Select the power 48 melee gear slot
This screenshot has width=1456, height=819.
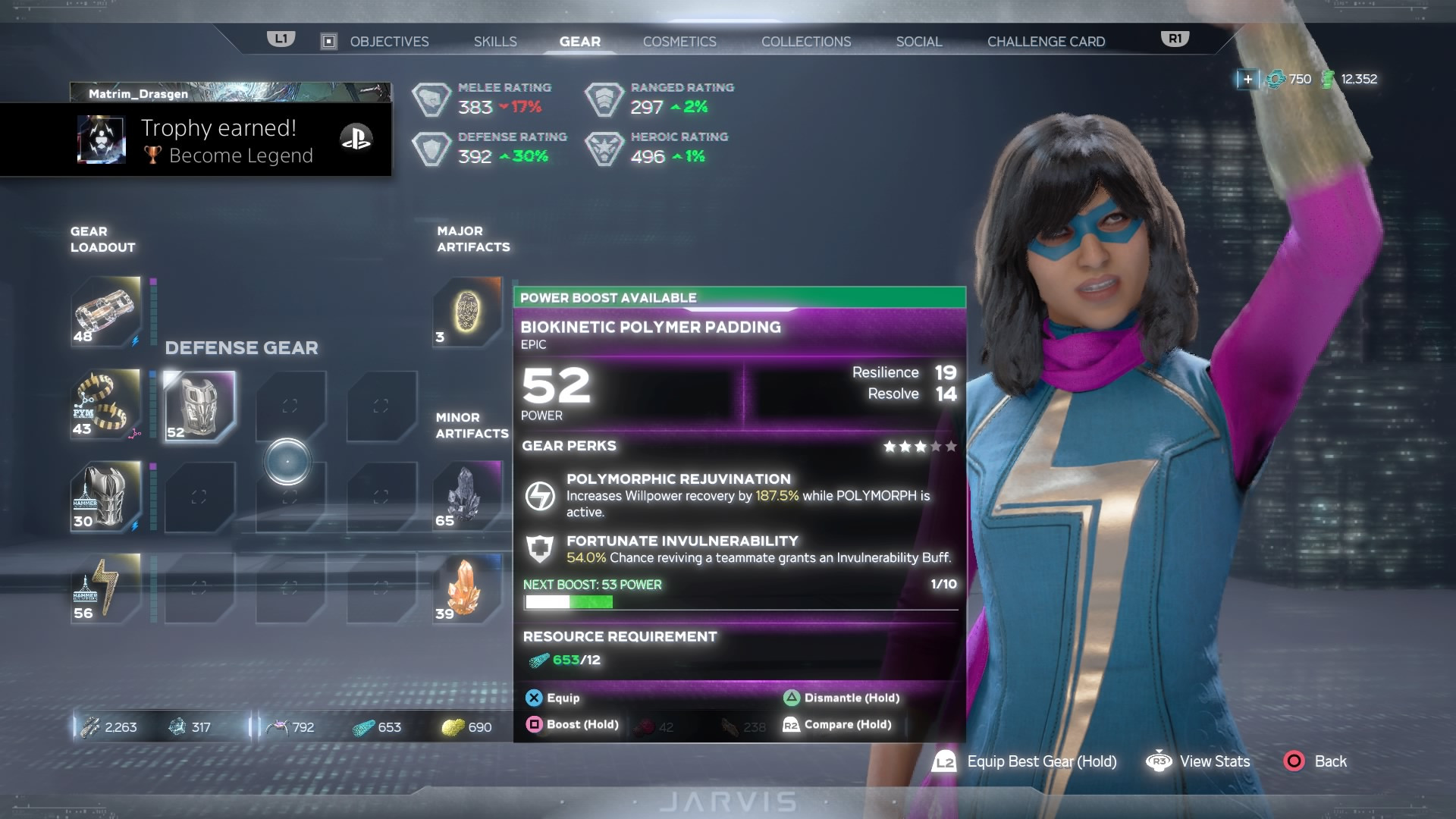(x=106, y=312)
